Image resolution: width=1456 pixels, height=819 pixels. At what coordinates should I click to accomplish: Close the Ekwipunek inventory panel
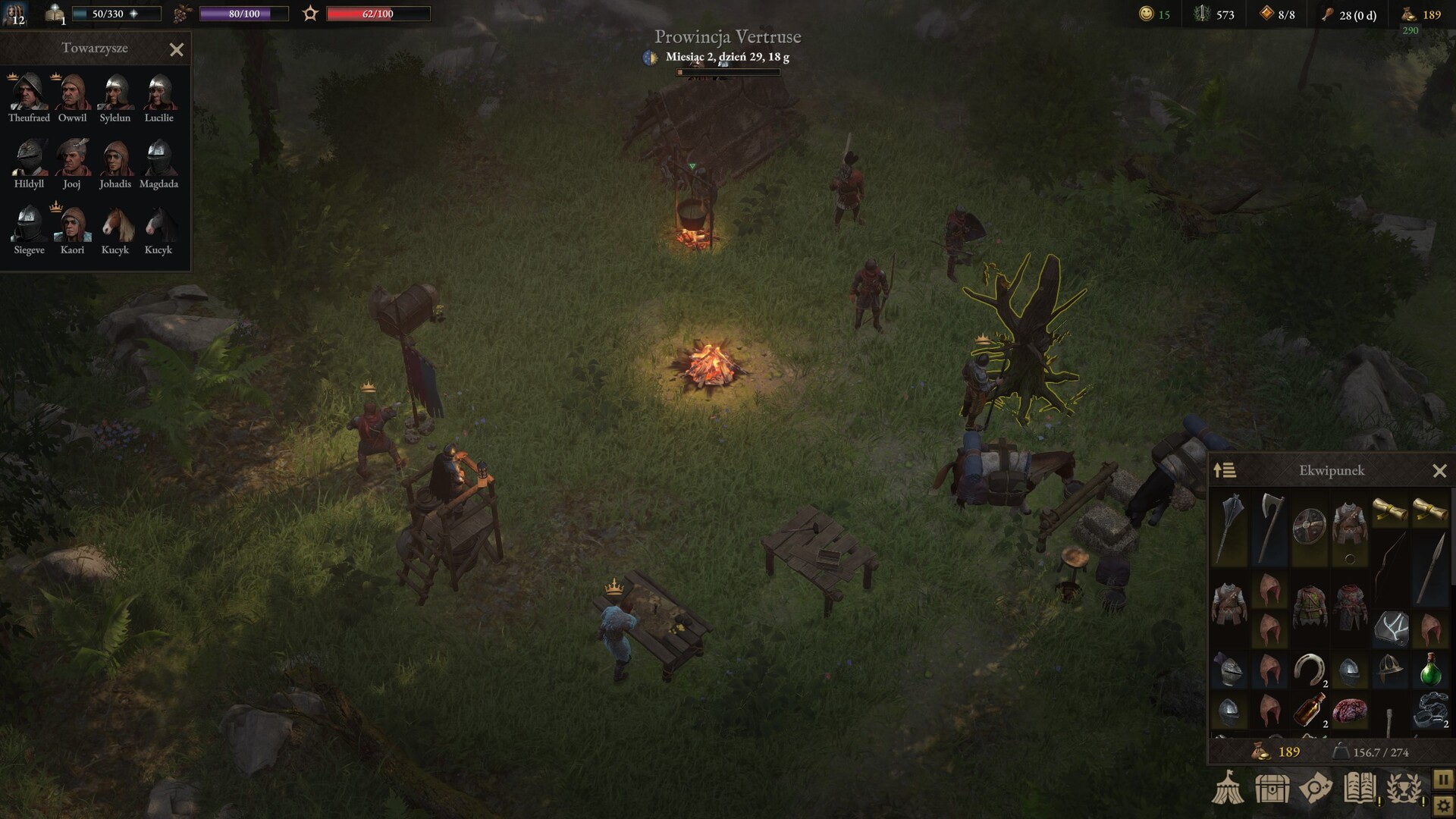coord(1439,472)
